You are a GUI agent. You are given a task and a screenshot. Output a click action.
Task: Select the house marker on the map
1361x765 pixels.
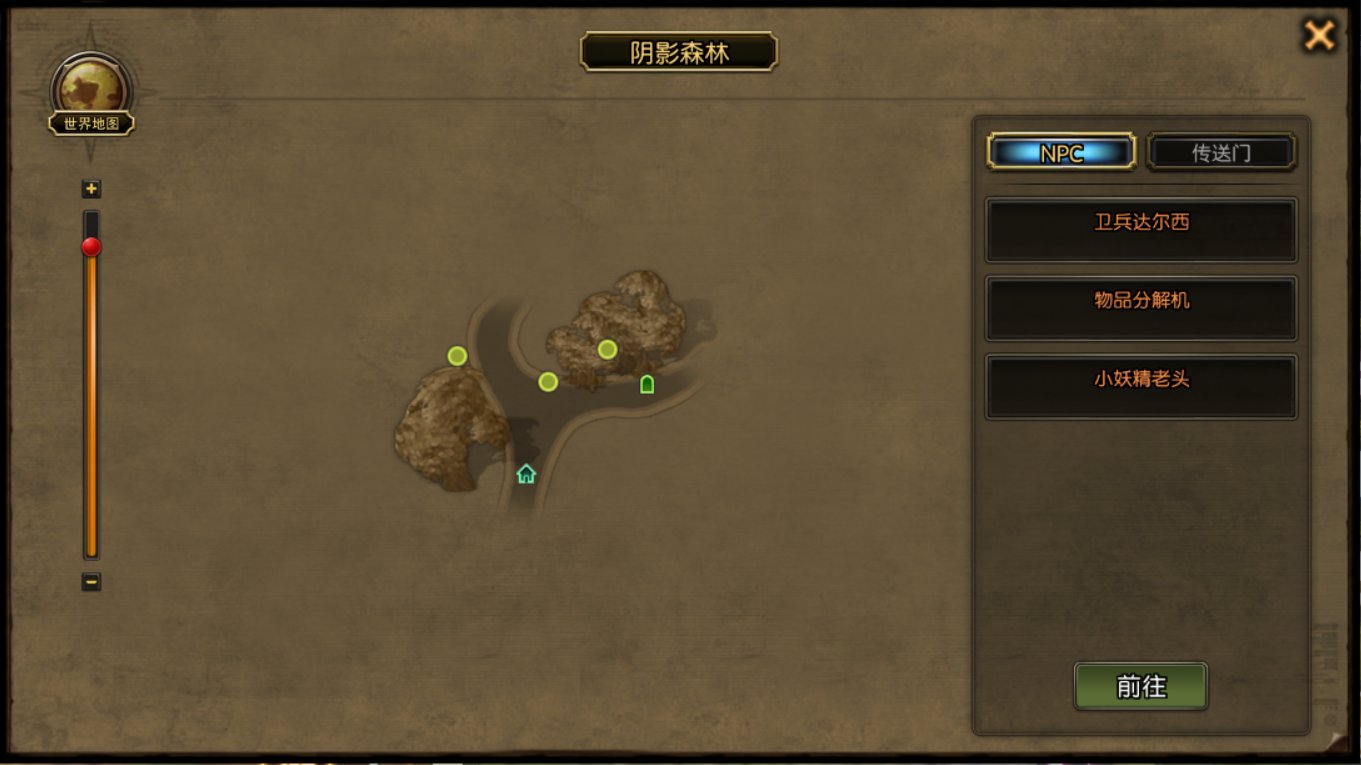point(526,474)
